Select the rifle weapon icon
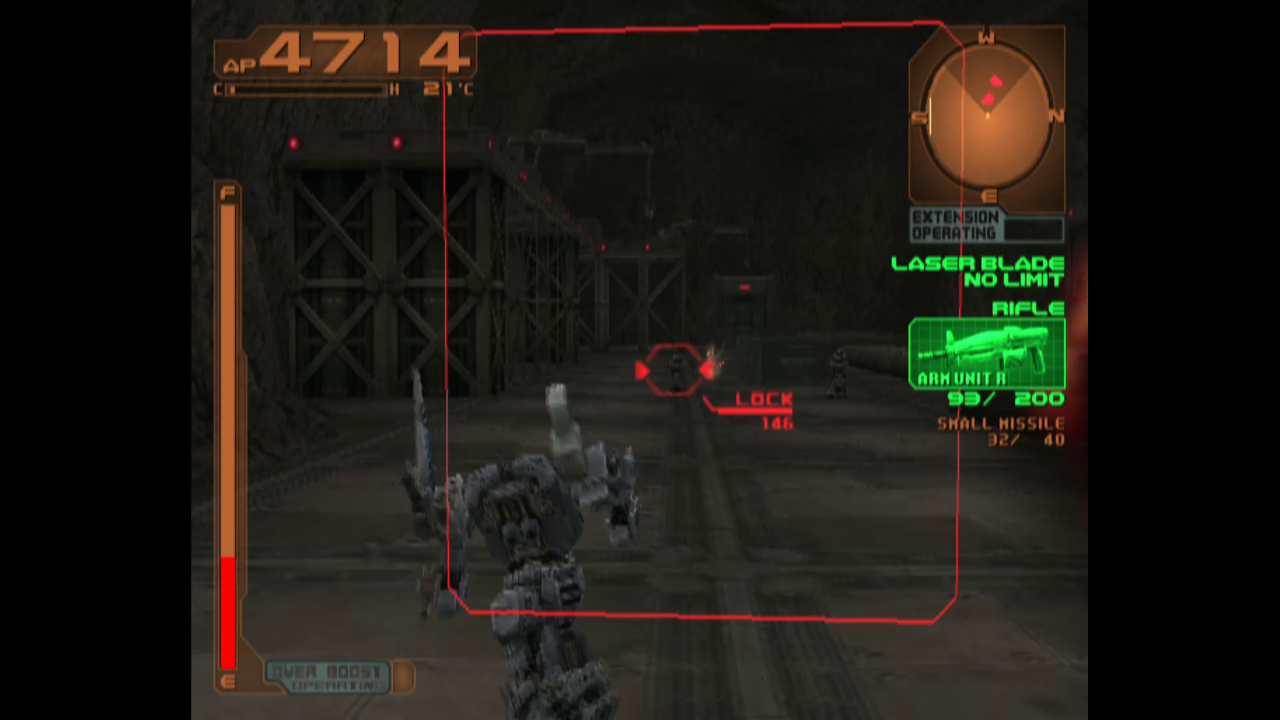The image size is (1280, 720). click(x=985, y=350)
